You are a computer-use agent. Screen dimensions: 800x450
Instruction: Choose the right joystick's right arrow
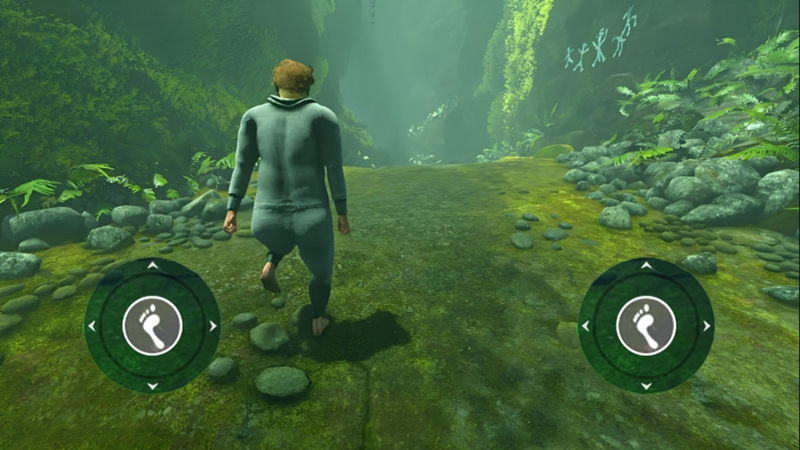coord(706,326)
